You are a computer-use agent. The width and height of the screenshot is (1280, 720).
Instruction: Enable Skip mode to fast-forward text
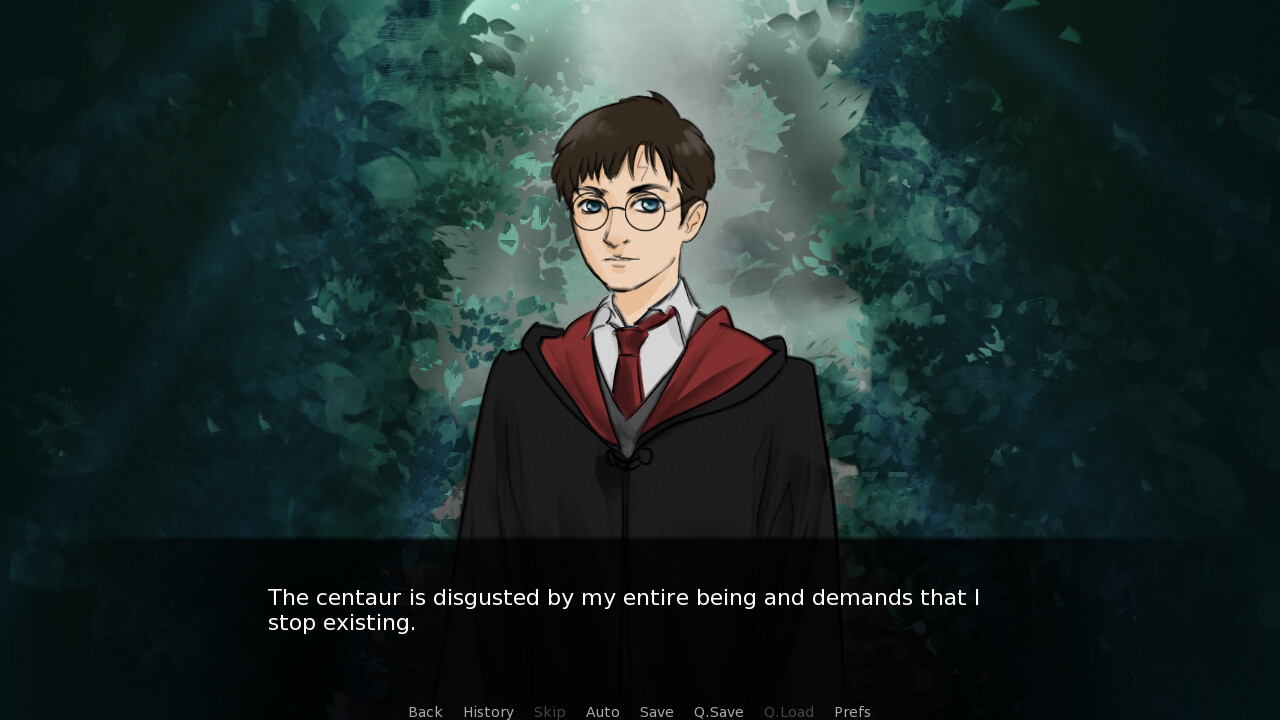pos(549,711)
